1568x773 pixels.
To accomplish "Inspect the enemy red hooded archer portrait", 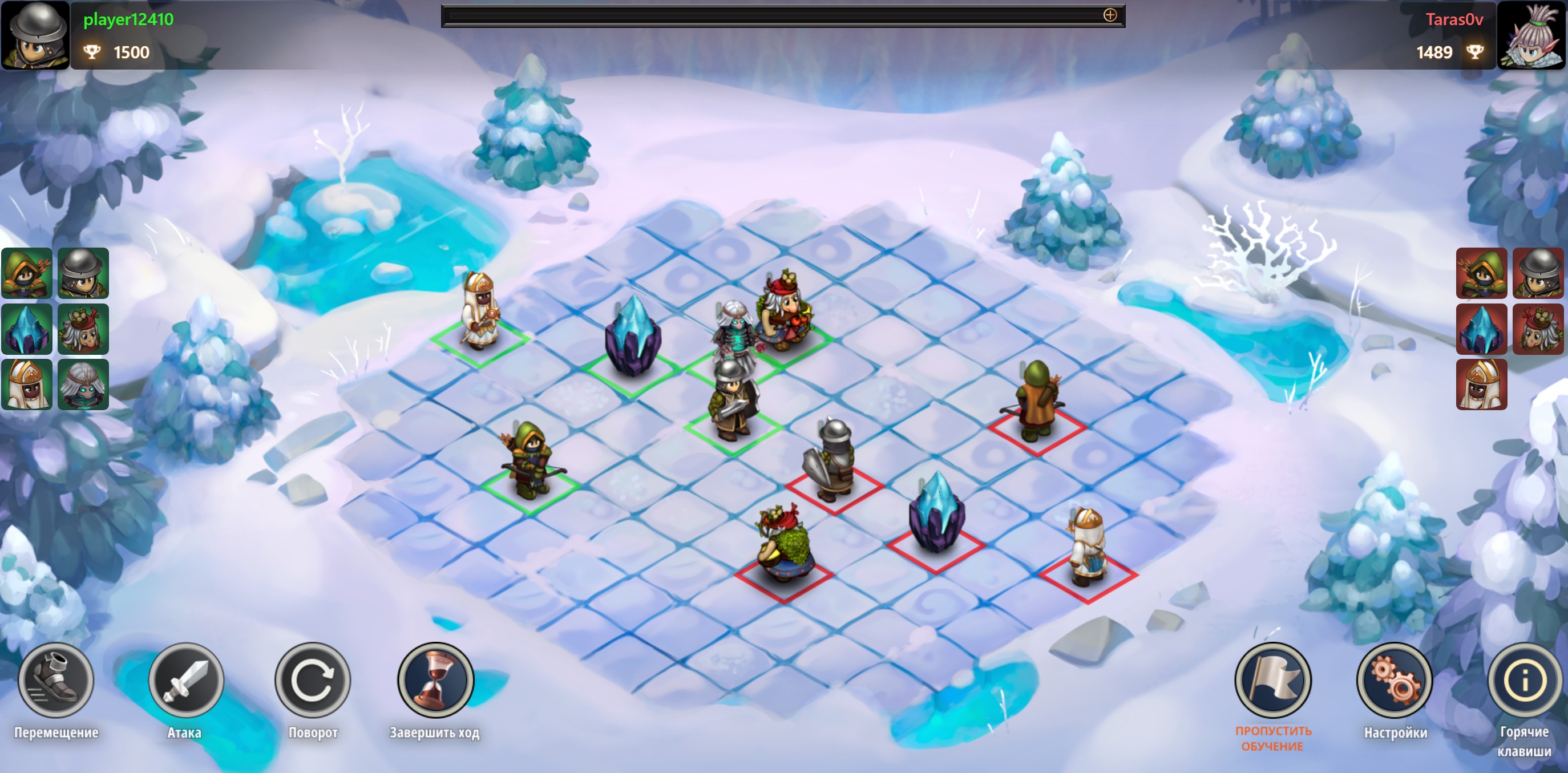I will pyautogui.click(x=1481, y=273).
